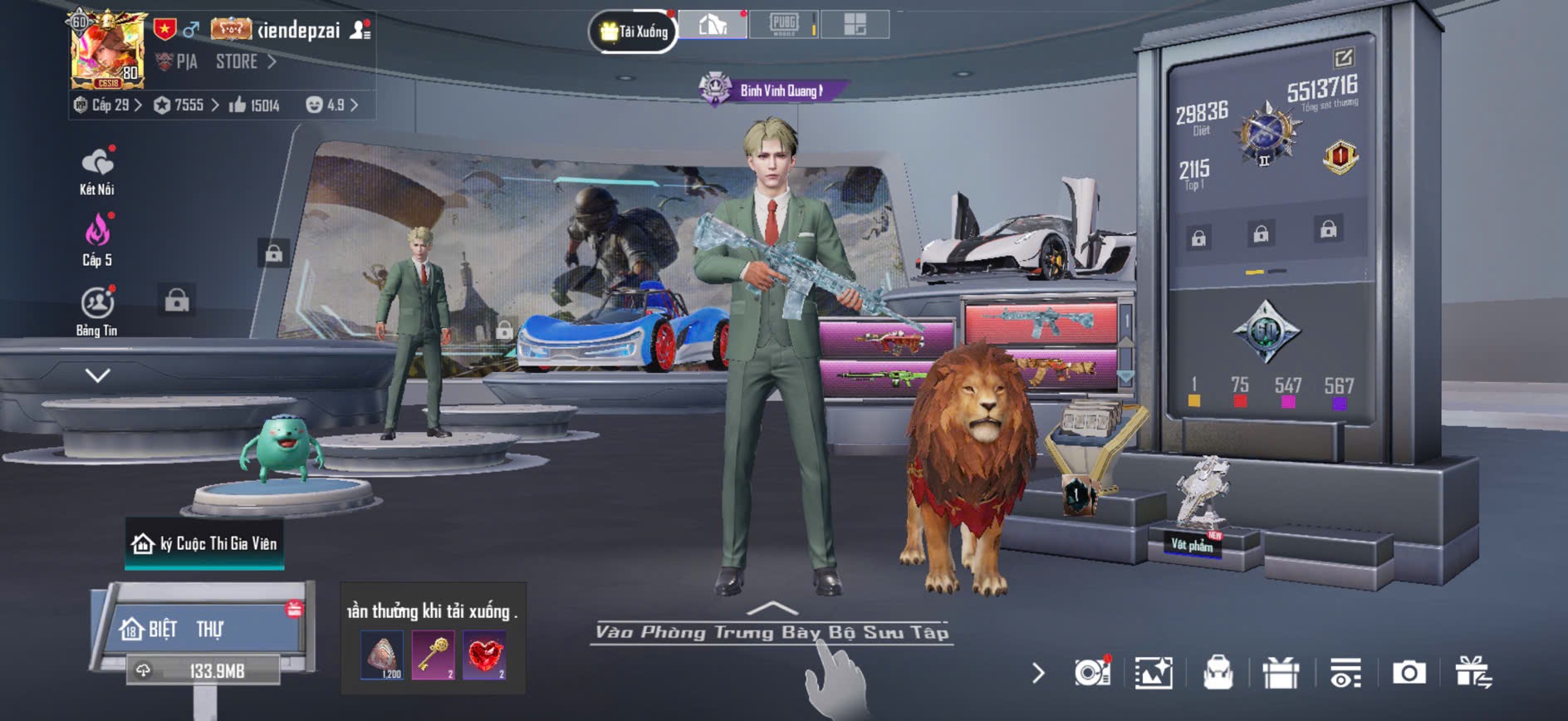Enter the Phòng Trưng Bày Bộ Sưu Tập
1568x721 pixels.
coord(772,631)
